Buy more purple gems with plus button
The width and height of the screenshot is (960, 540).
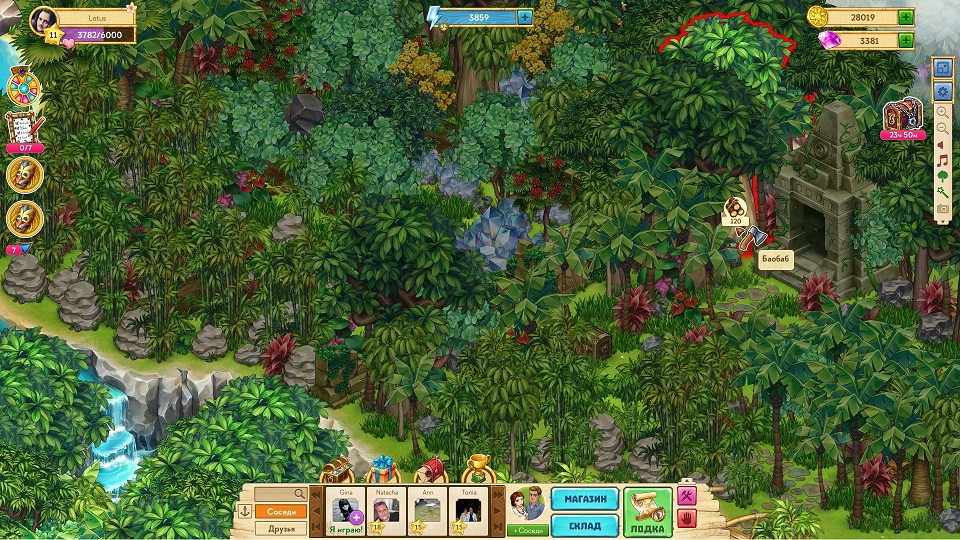[905, 41]
